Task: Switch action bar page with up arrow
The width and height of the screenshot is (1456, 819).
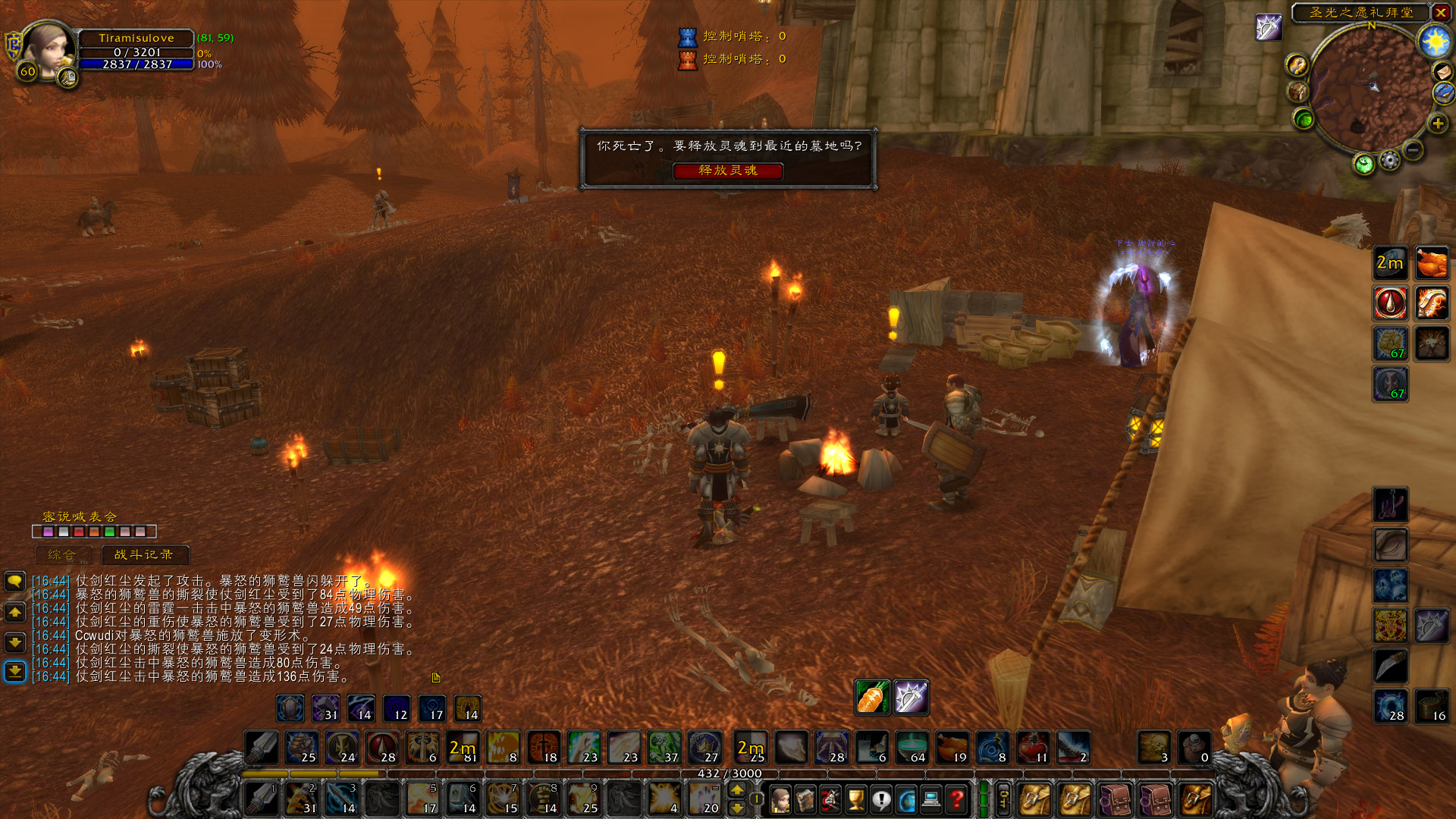Action: (737, 791)
